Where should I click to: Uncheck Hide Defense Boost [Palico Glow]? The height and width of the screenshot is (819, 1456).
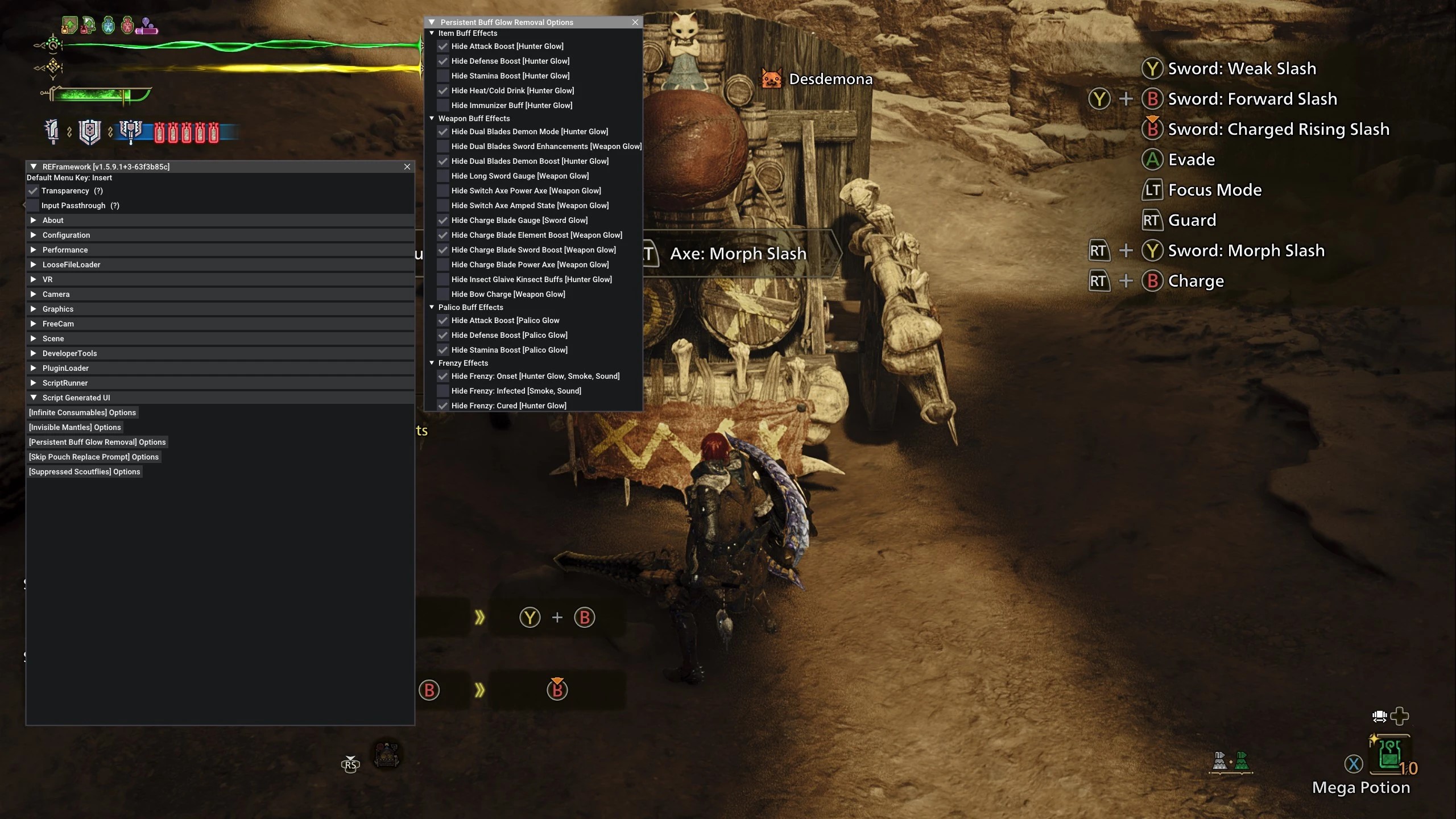click(x=443, y=336)
